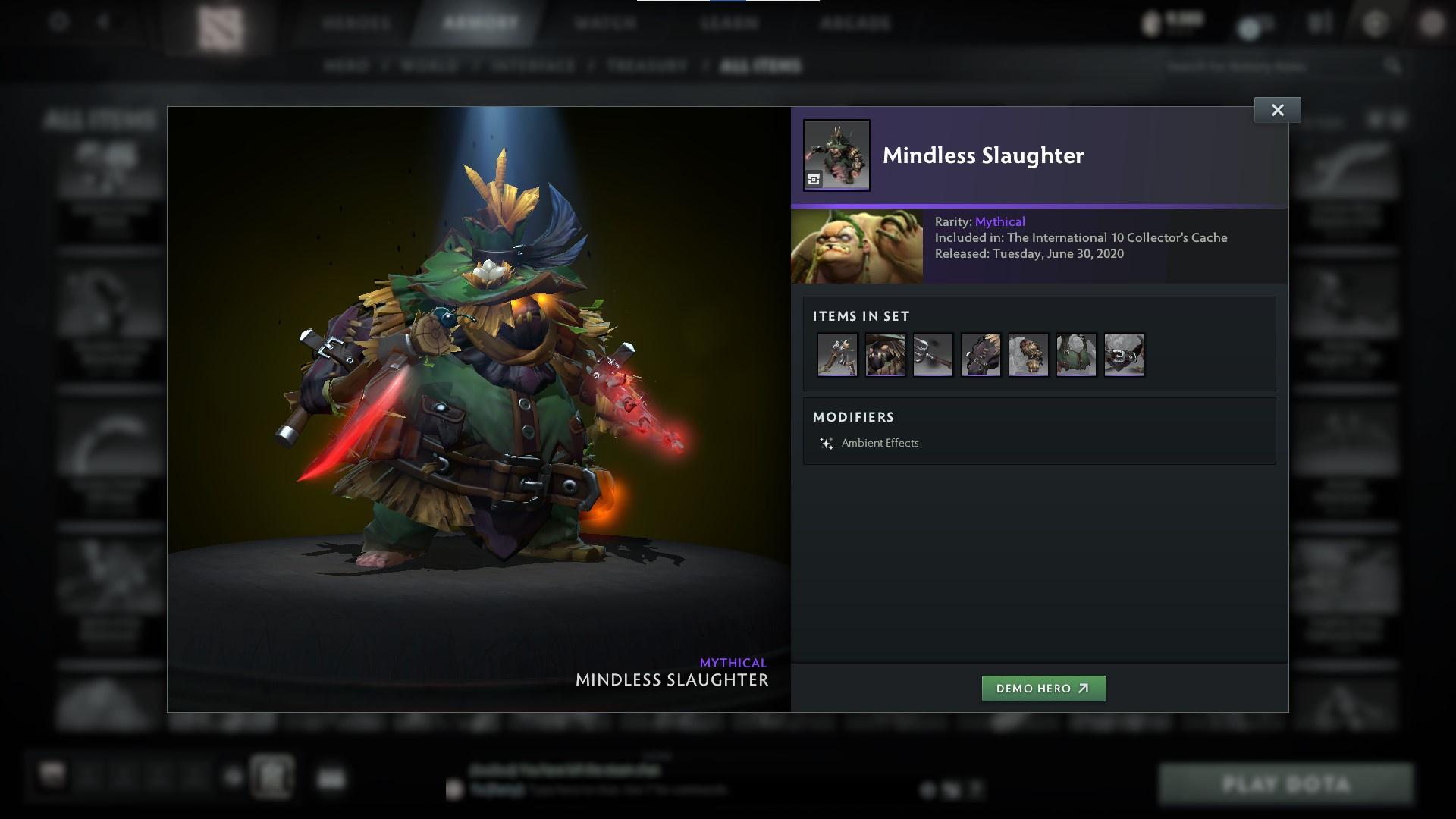The width and height of the screenshot is (1456, 819).
Task: Select the ALL ITEMS tab
Action: (x=761, y=66)
